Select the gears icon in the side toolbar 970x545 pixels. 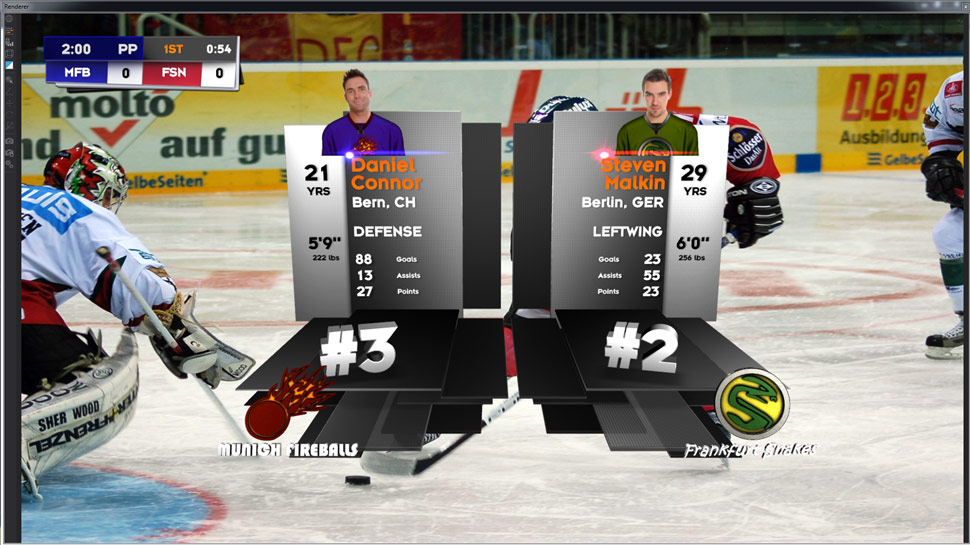coord(10,164)
